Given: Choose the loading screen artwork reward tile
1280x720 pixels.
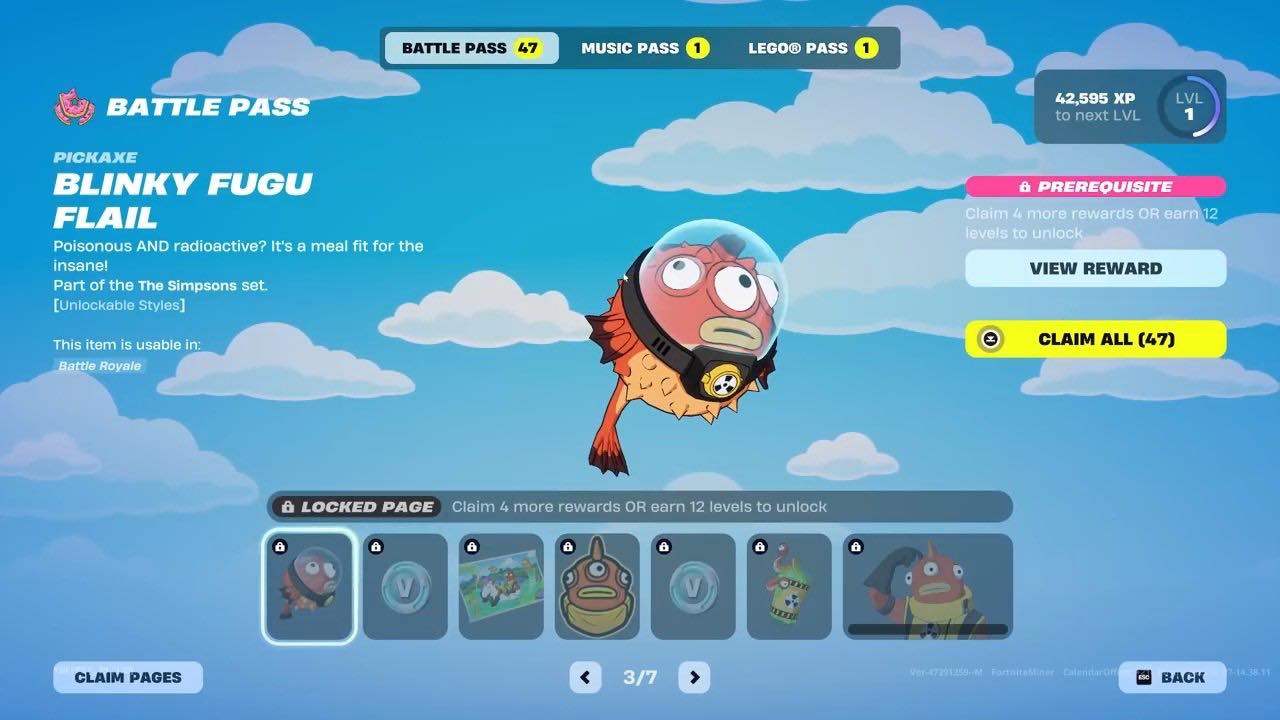Looking at the screenshot, I should (x=501, y=586).
